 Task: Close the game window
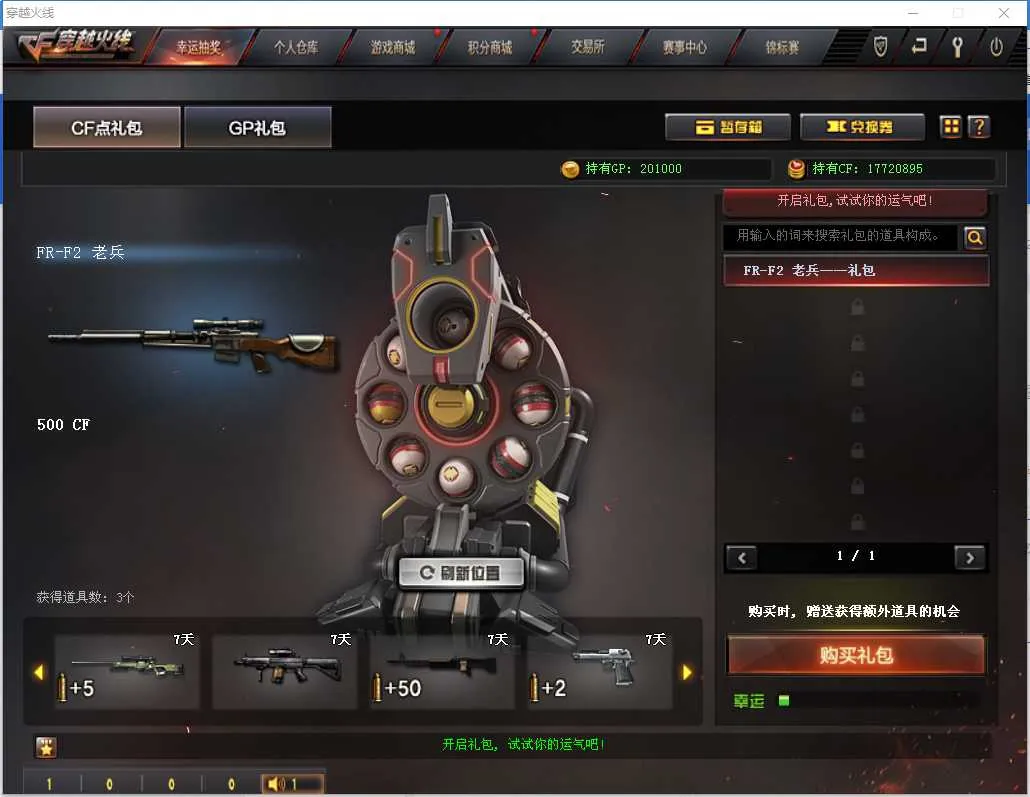point(1004,13)
